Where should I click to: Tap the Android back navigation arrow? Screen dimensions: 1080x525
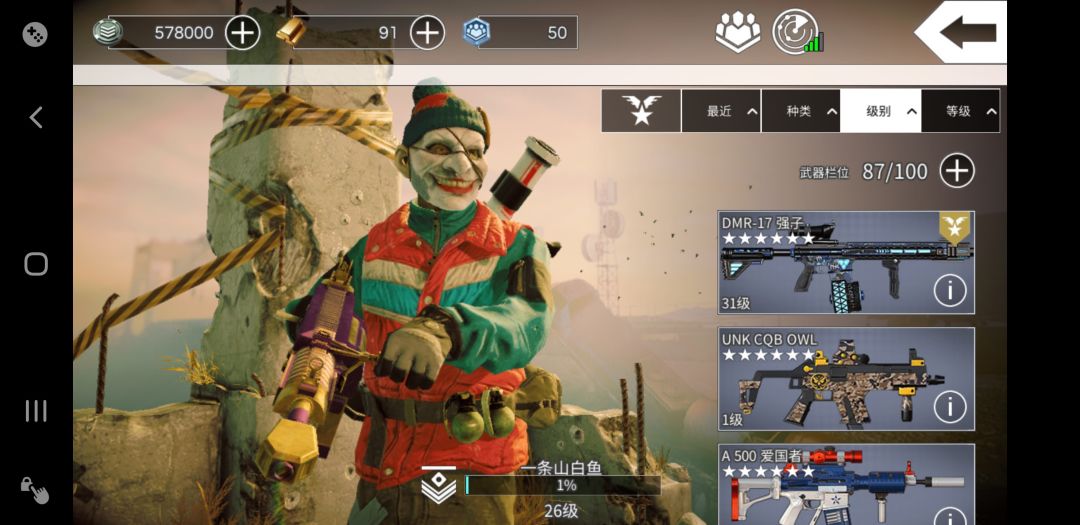36,118
